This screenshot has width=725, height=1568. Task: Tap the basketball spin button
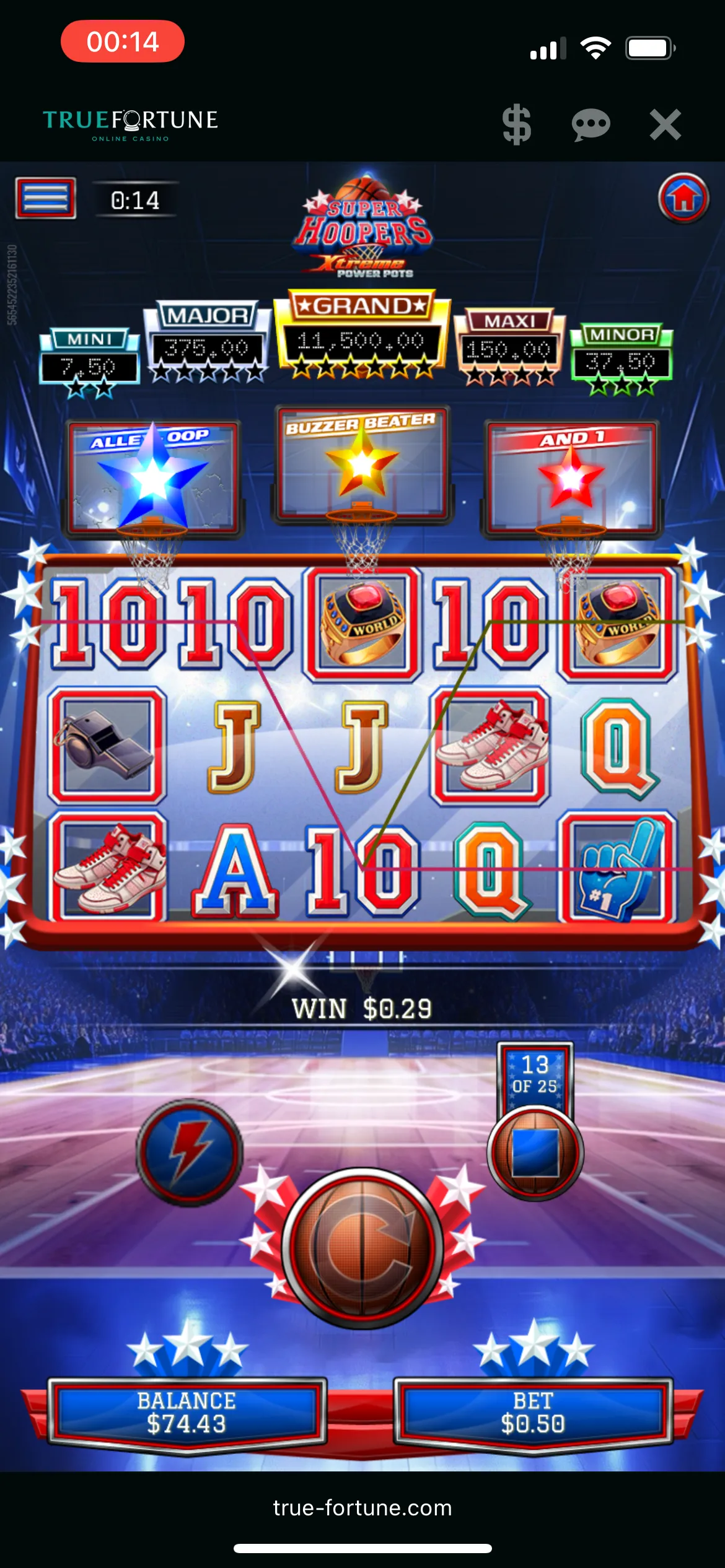pos(362,1248)
